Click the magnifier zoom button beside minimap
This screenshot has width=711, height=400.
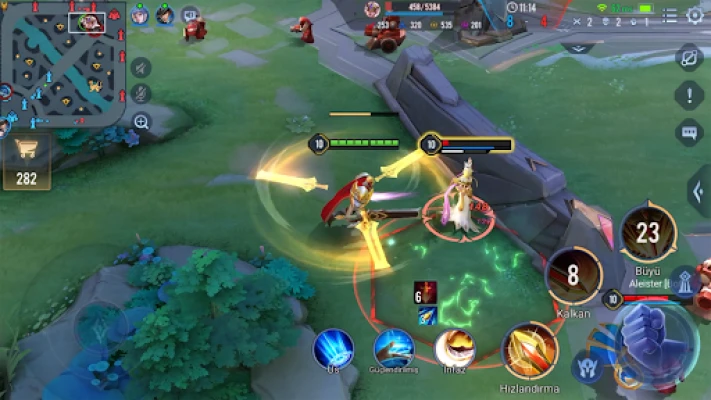coord(141,122)
